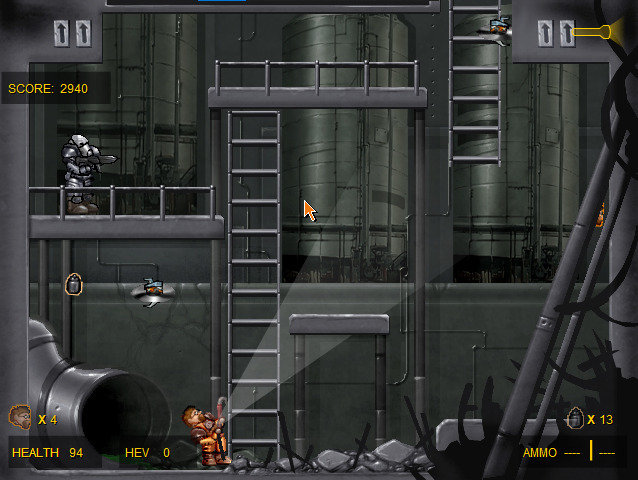This screenshot has height=480, width=638.
Task: Click the grenade icon in the HUD
Action: click(x=575, y=418)
